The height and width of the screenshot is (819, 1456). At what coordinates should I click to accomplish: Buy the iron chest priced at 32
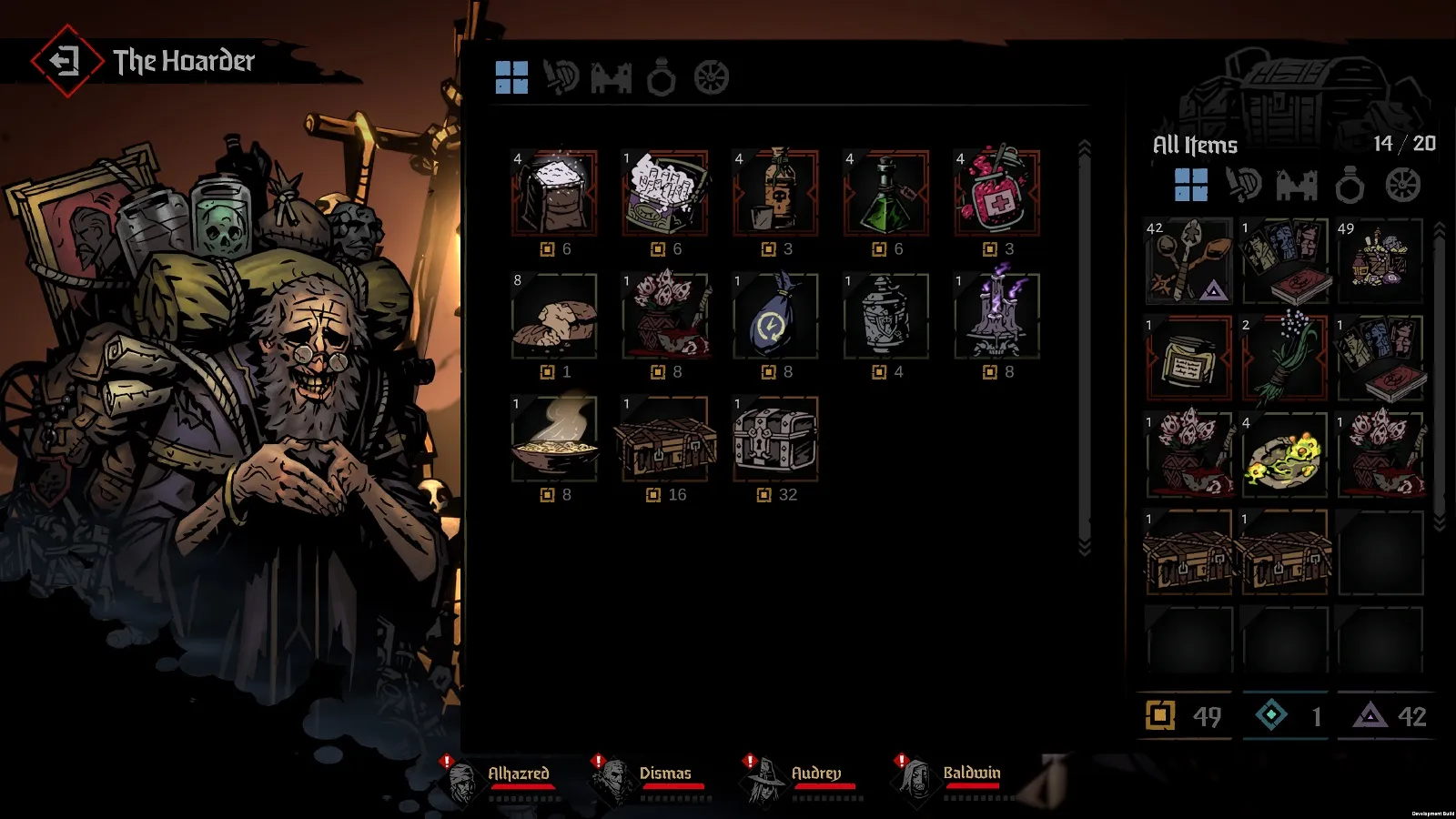775,440
